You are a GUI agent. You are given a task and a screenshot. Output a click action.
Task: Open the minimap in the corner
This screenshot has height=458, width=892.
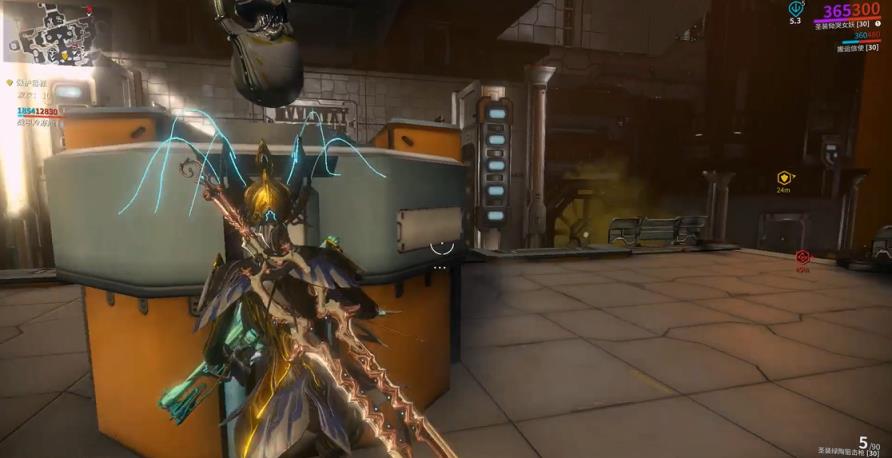tap(52, 33)
